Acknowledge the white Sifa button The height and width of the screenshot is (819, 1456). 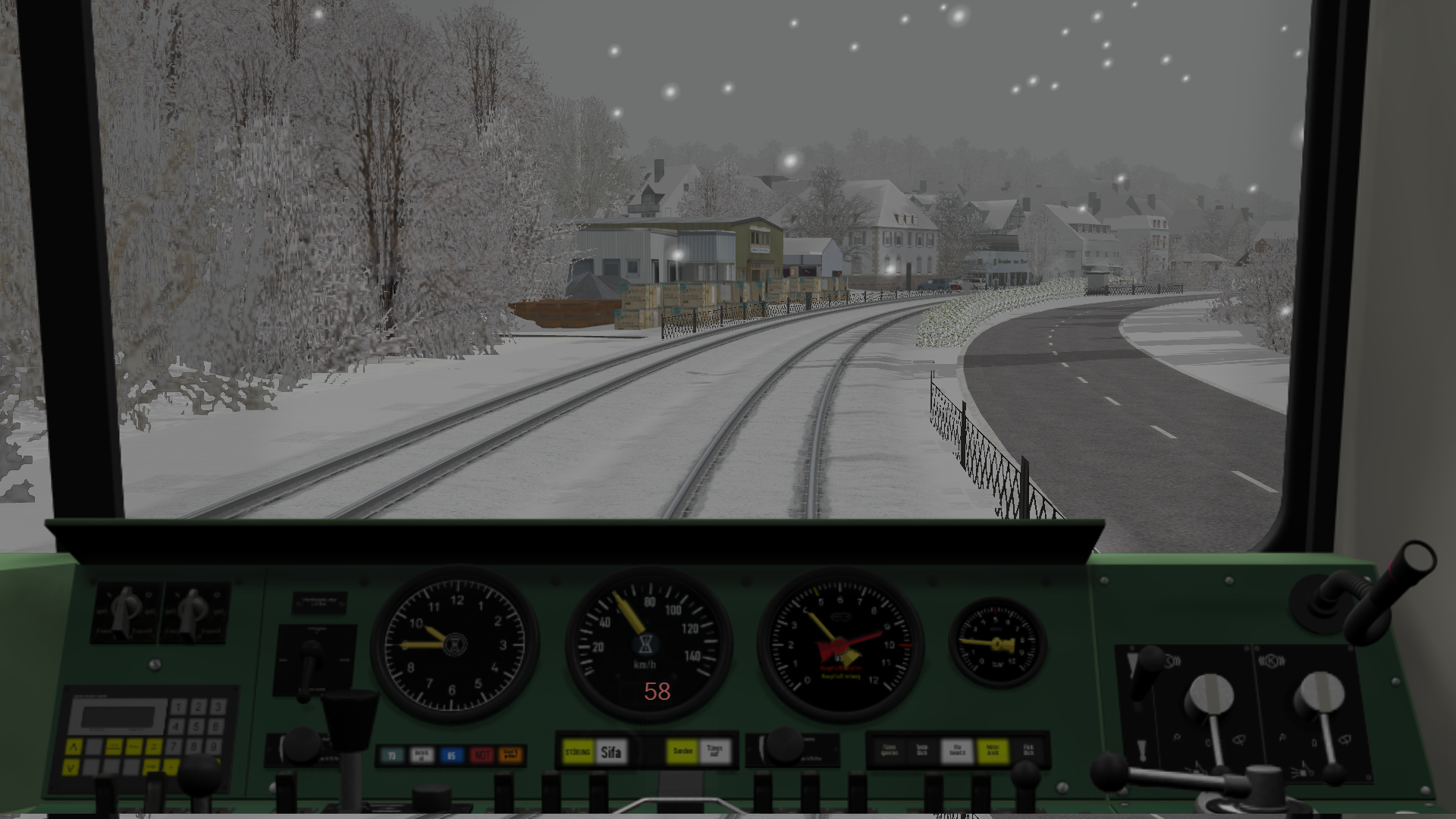pos(611,752)
